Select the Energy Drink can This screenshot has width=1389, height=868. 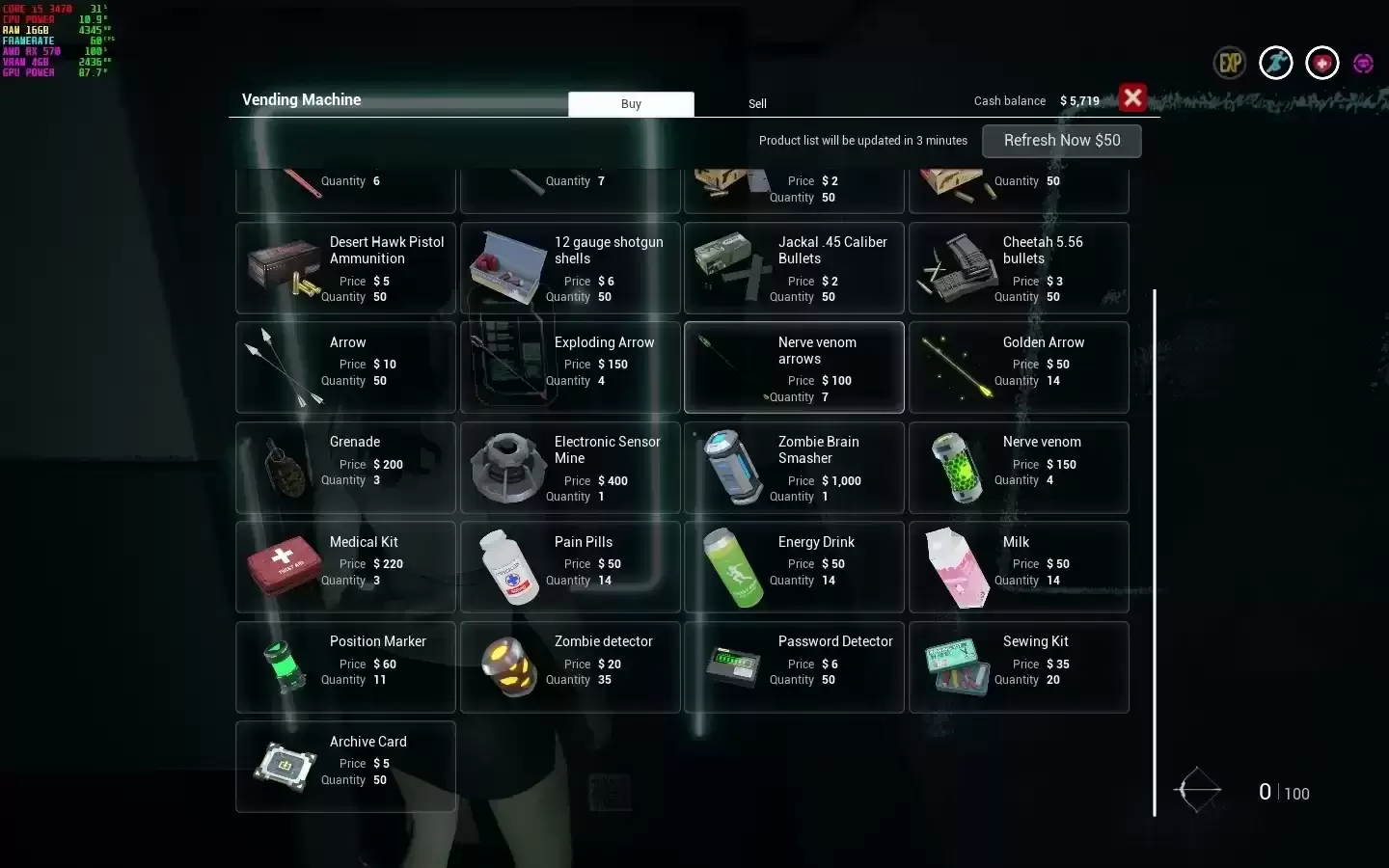[794, 567]
